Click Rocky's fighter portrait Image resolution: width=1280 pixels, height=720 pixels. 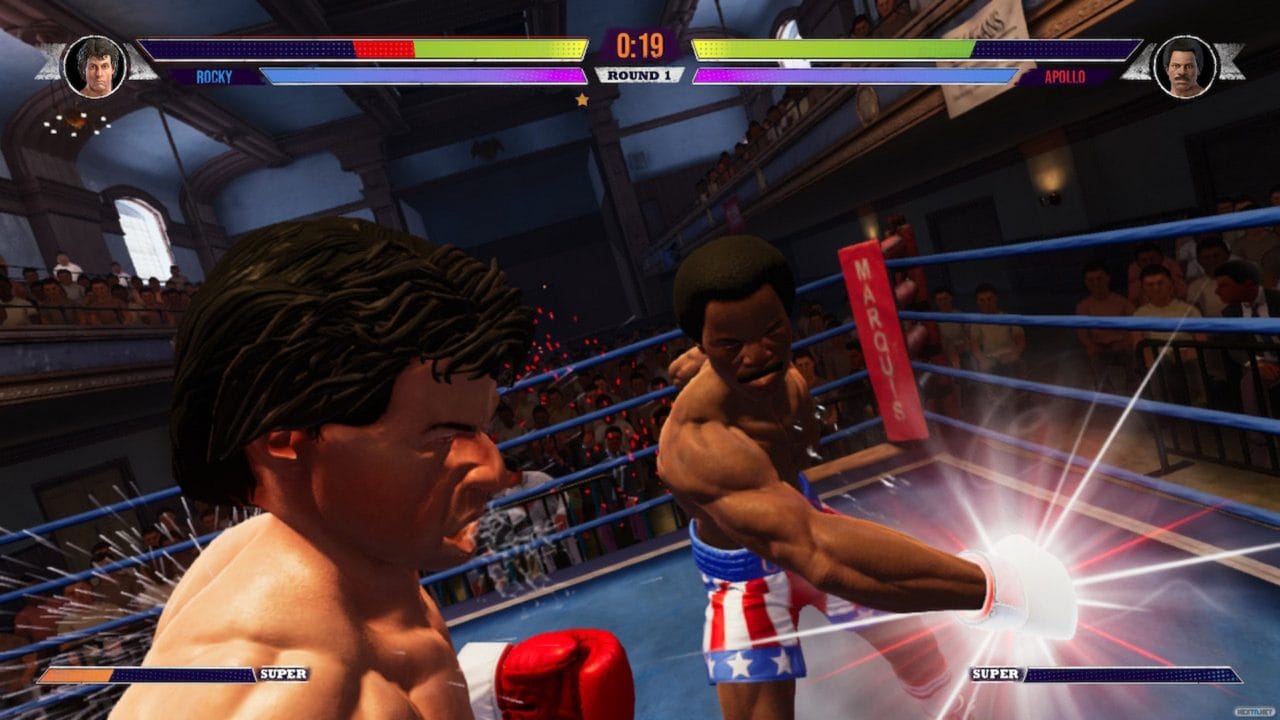[x=94, y=66]
